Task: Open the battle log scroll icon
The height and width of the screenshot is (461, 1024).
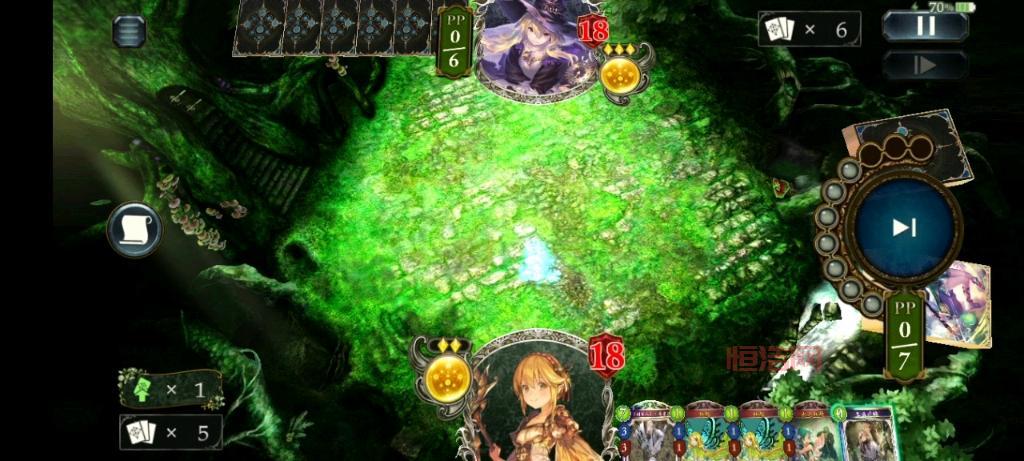Action: (135, 229)
